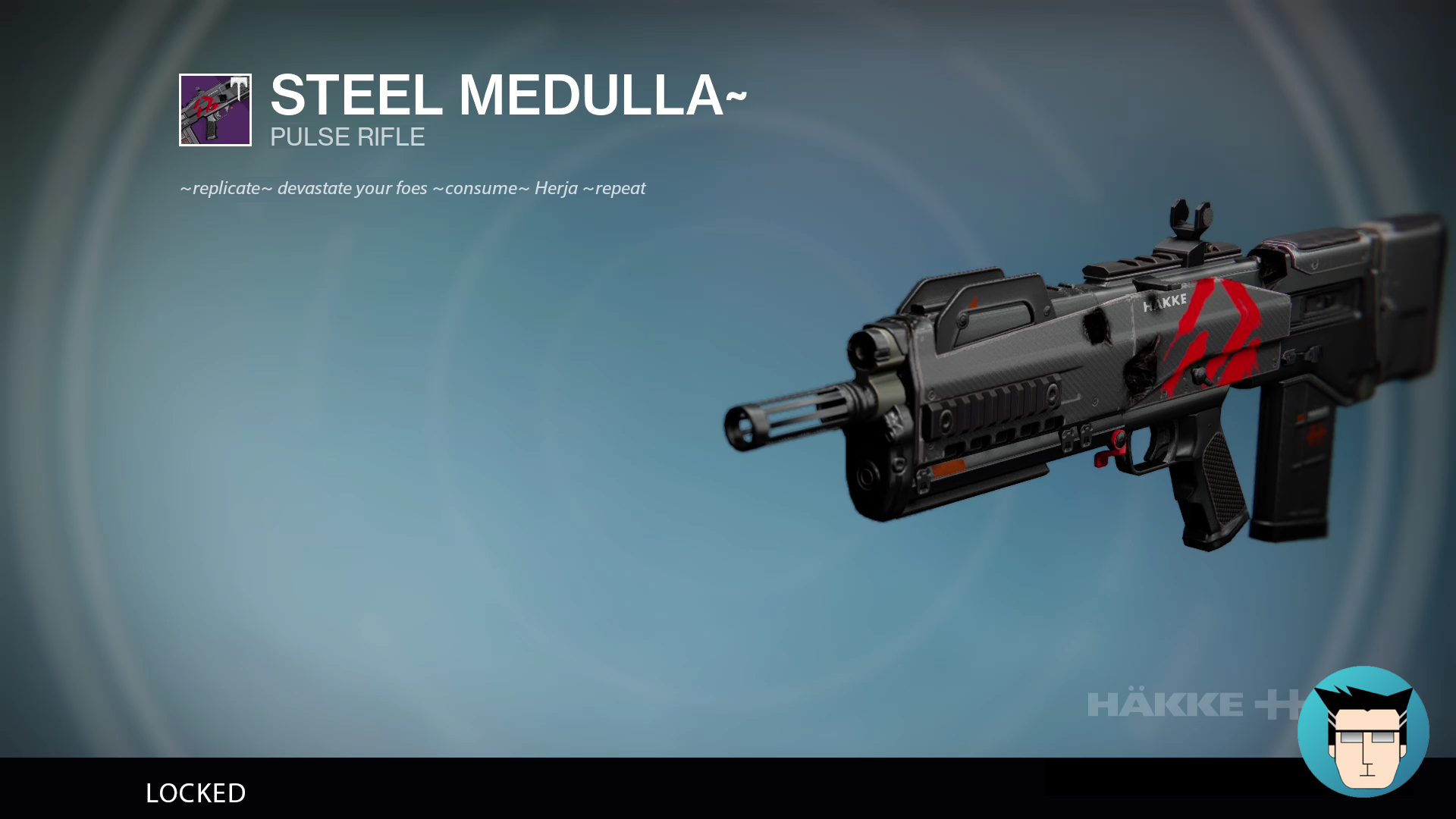Viewport: 1456px width, 819px height.
Task: Select the cartoon avatar logo in bottom right
Action: [x=1365, y=732]
